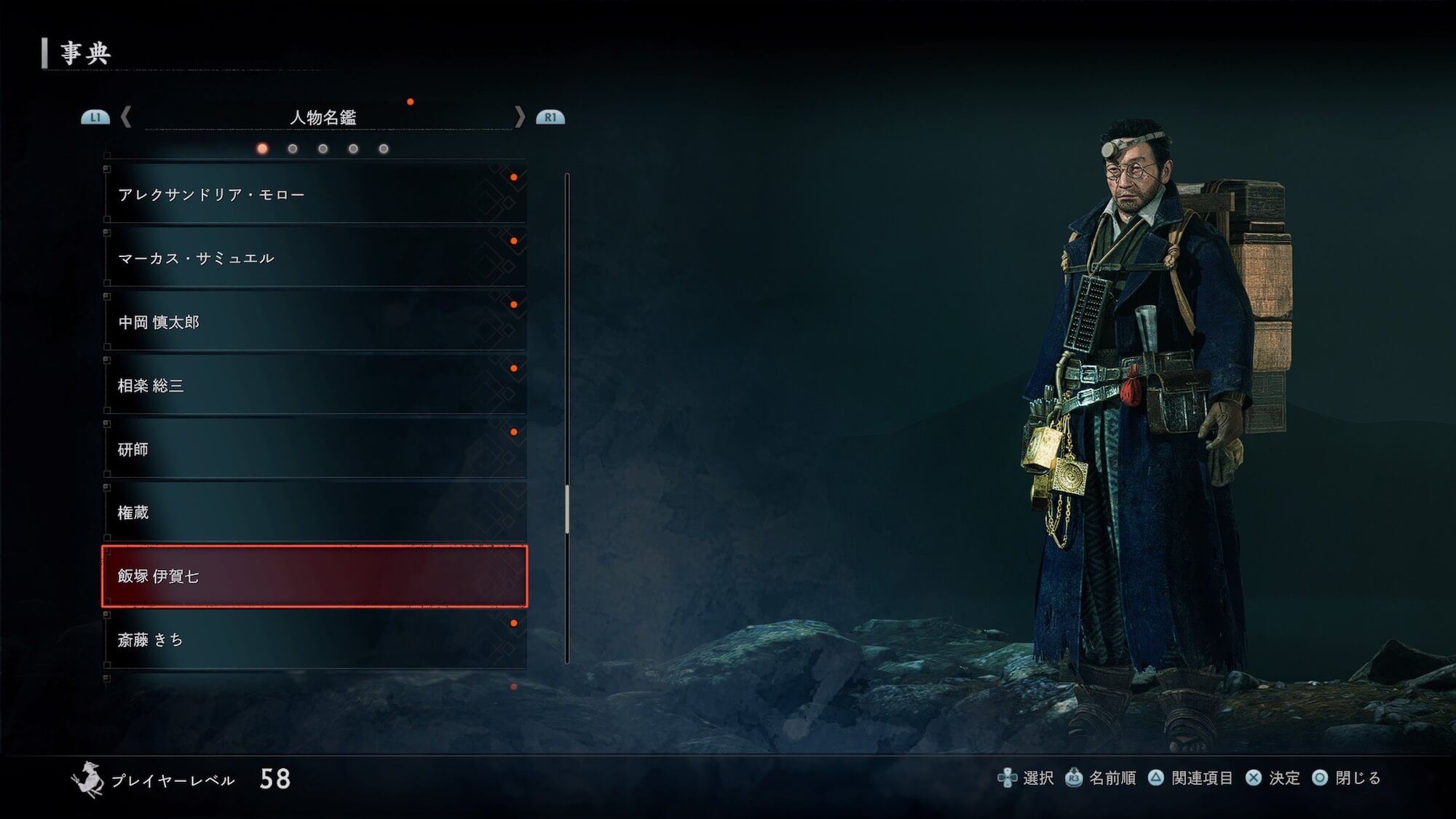
Task: Jump to the second page dot
Action: [x=293, y=149]
